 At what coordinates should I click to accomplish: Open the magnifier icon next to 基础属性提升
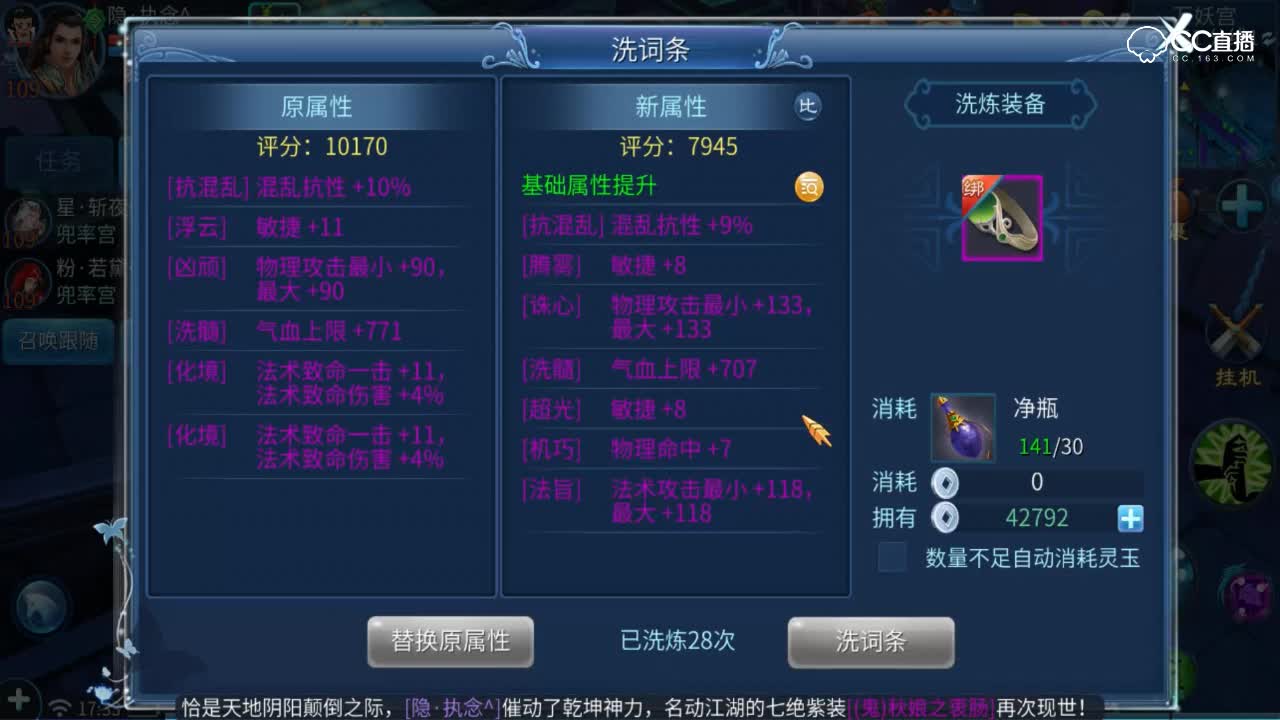click(808, 187)
